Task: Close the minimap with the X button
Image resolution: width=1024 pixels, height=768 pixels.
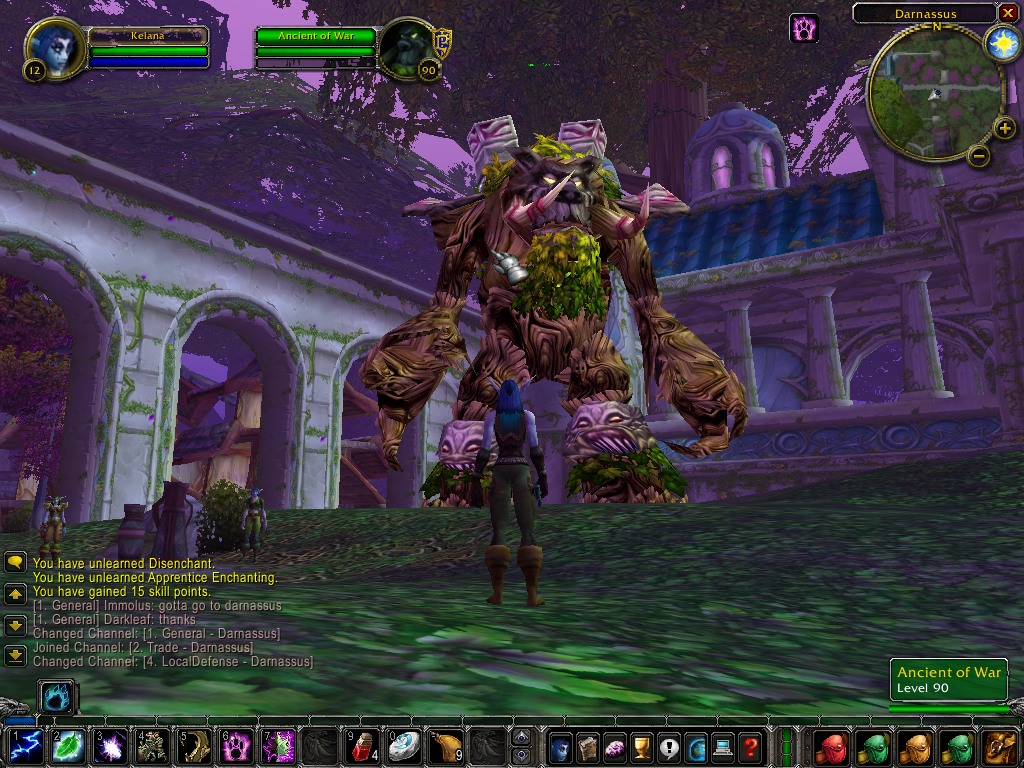Action: (1007, 13)
